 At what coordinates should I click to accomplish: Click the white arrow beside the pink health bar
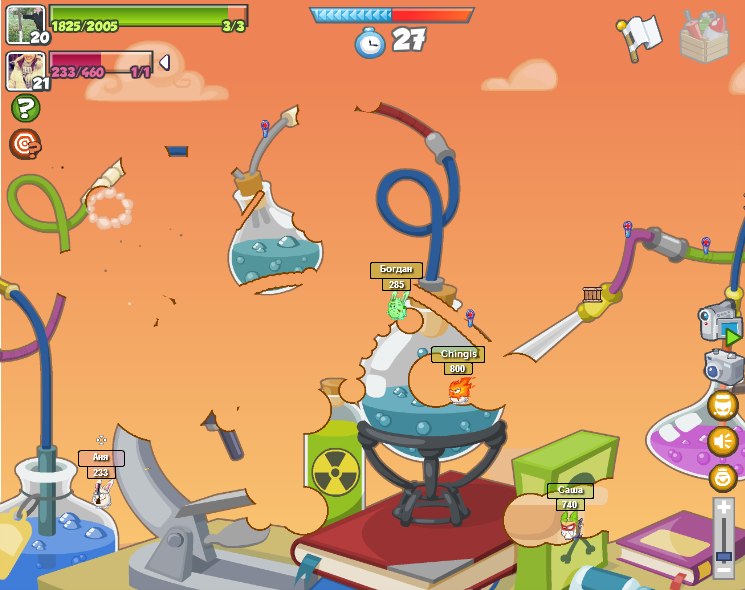pos(164,63)
